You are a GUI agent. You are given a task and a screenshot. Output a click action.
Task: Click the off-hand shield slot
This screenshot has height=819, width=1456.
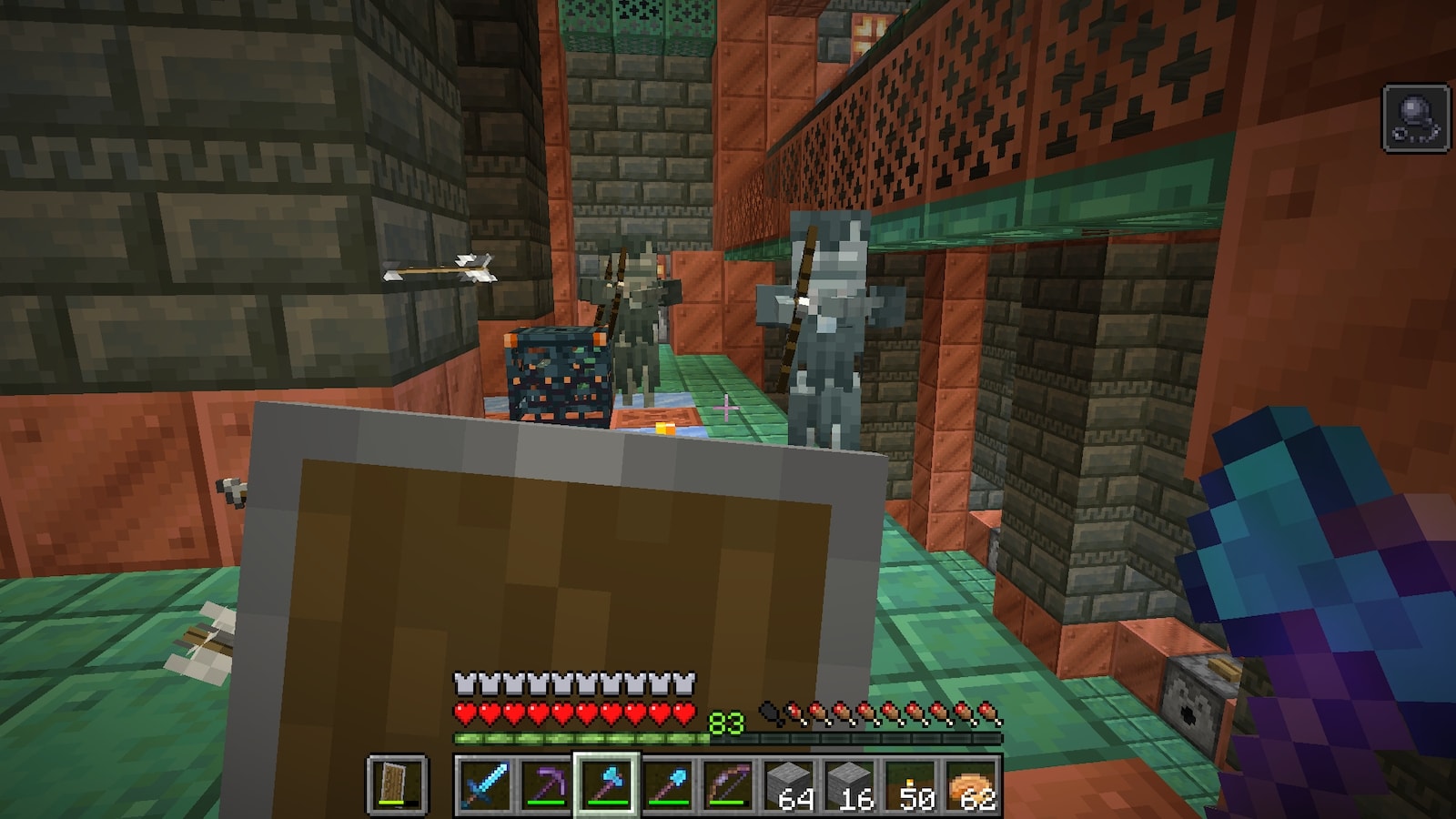point(397,784)
